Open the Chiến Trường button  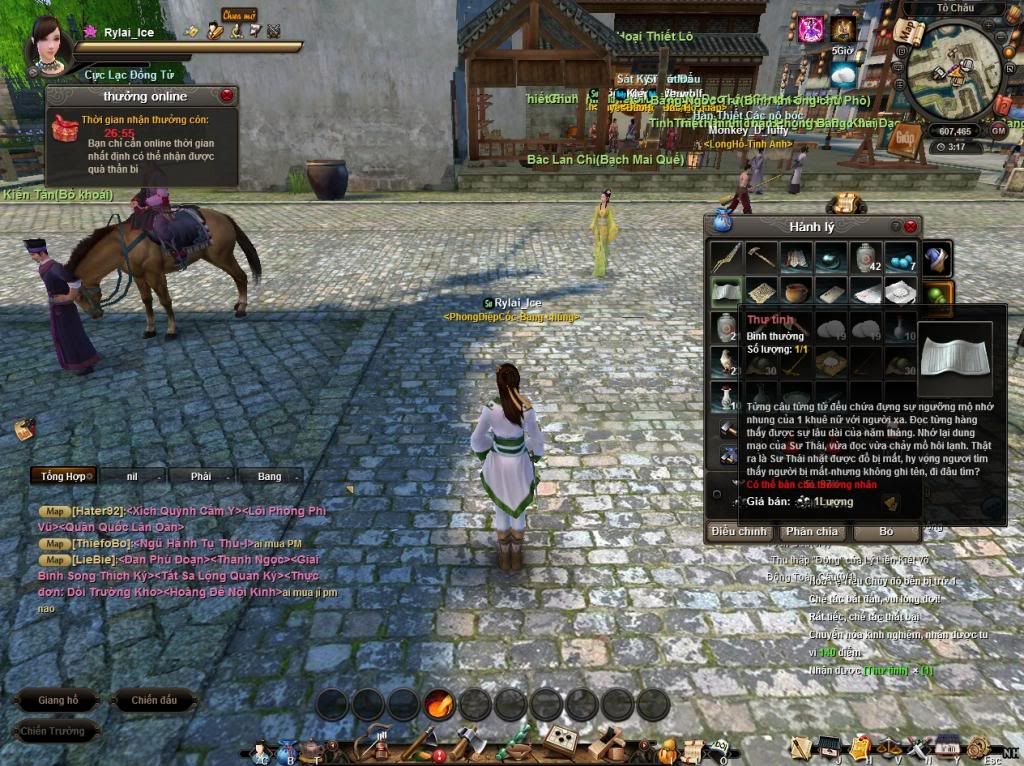[x=55, y=731]
